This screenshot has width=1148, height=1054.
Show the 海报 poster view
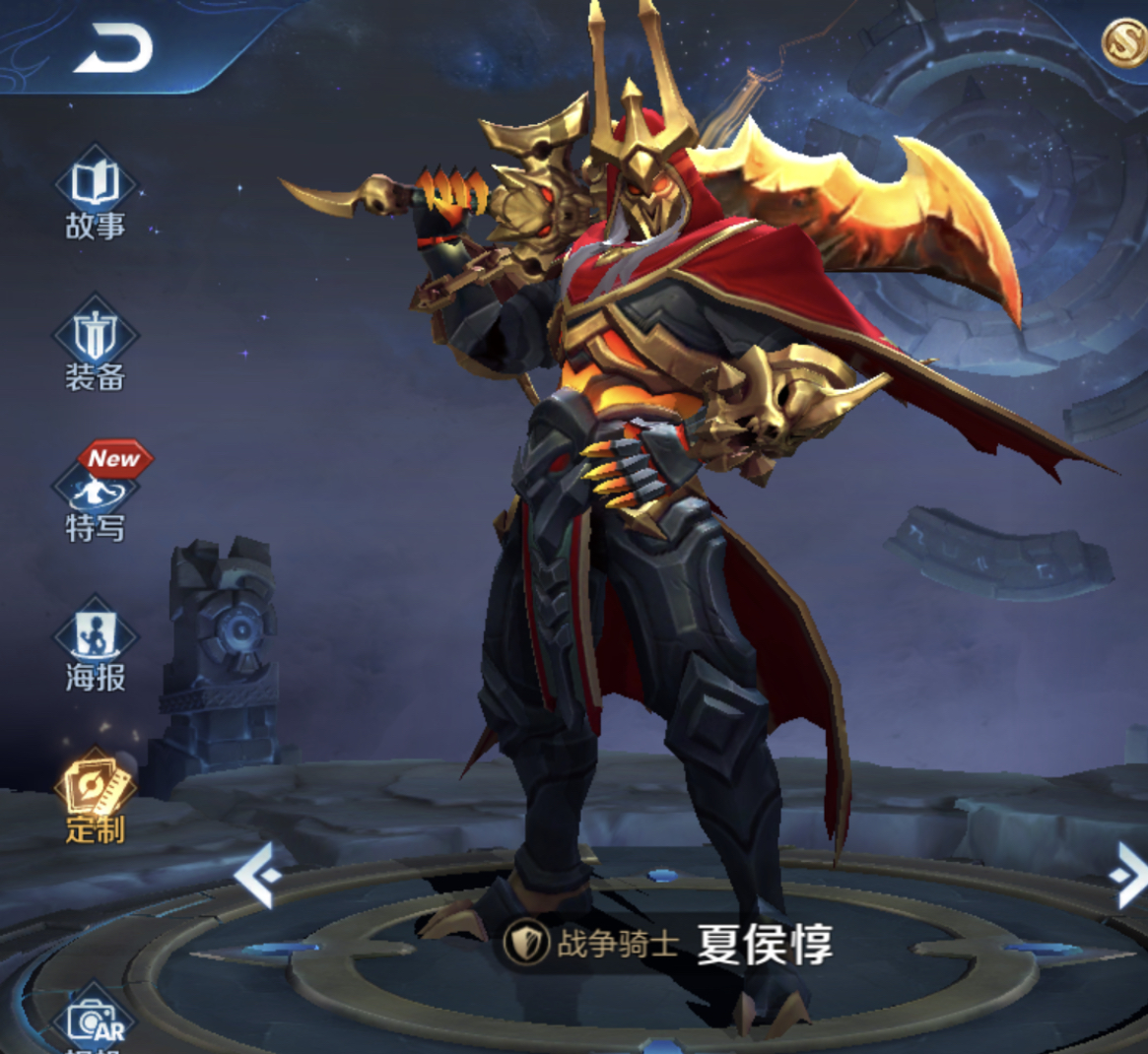[x=96, y=645]
